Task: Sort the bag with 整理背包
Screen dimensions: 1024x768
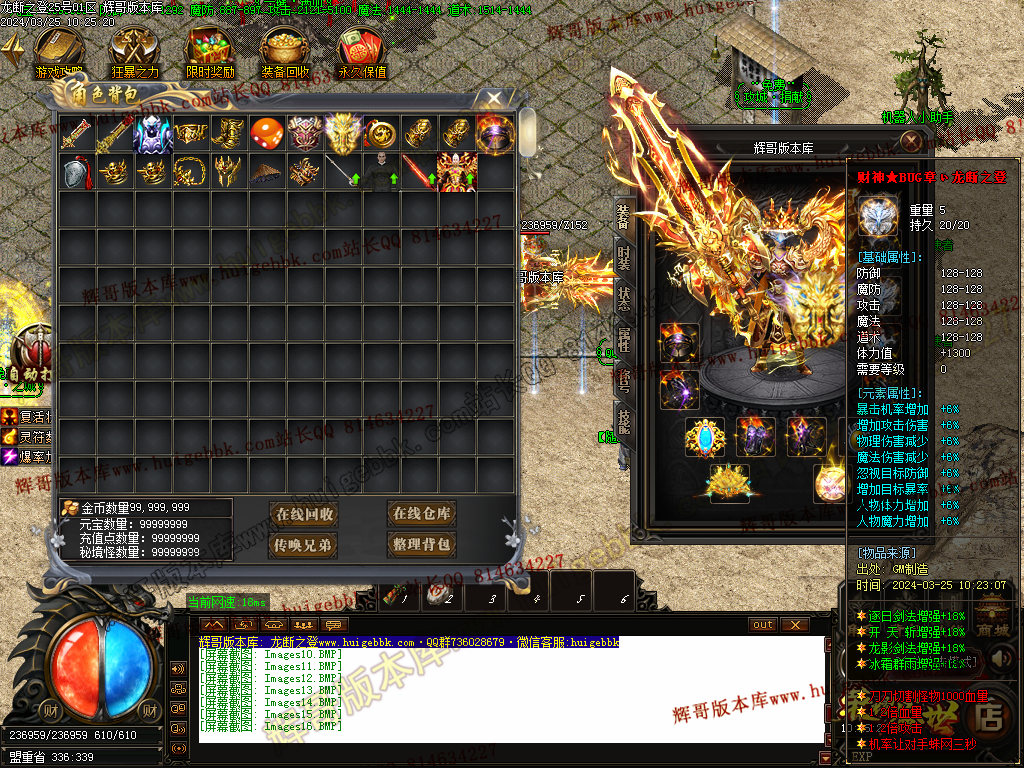Action: click(421, 545)
